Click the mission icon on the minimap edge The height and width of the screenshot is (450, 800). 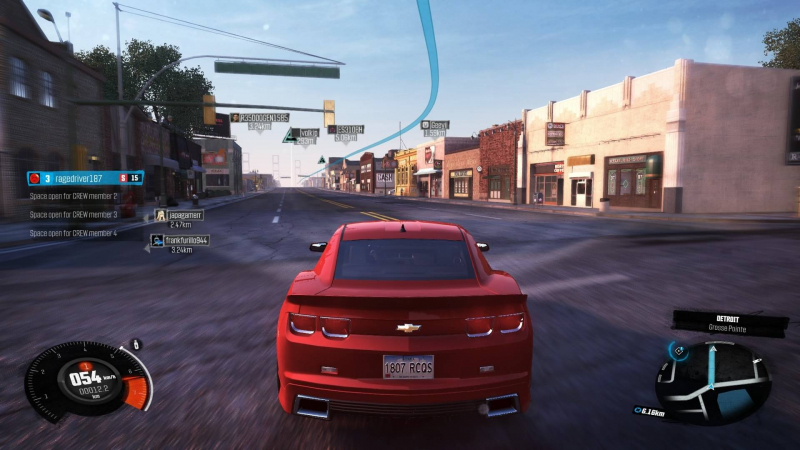click(x=677, y=350)
